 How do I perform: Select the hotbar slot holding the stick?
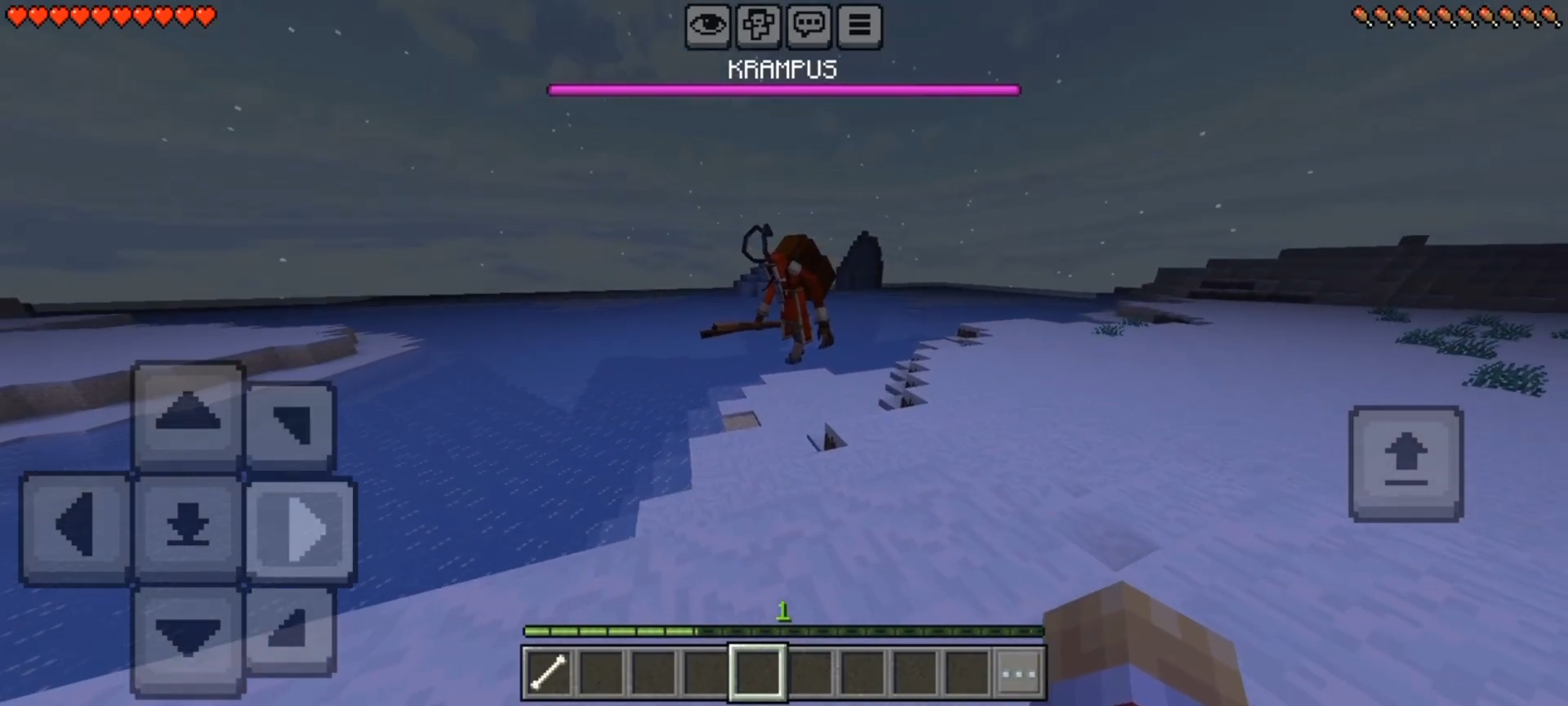tap(549, 672)
